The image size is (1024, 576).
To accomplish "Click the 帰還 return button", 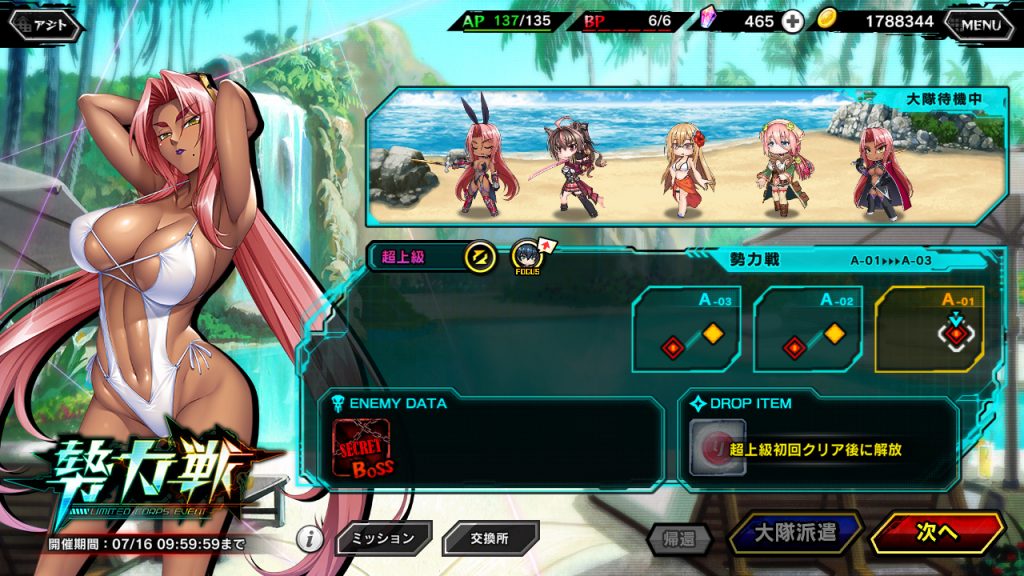I will pyautogui.click(x=680, y=538).
